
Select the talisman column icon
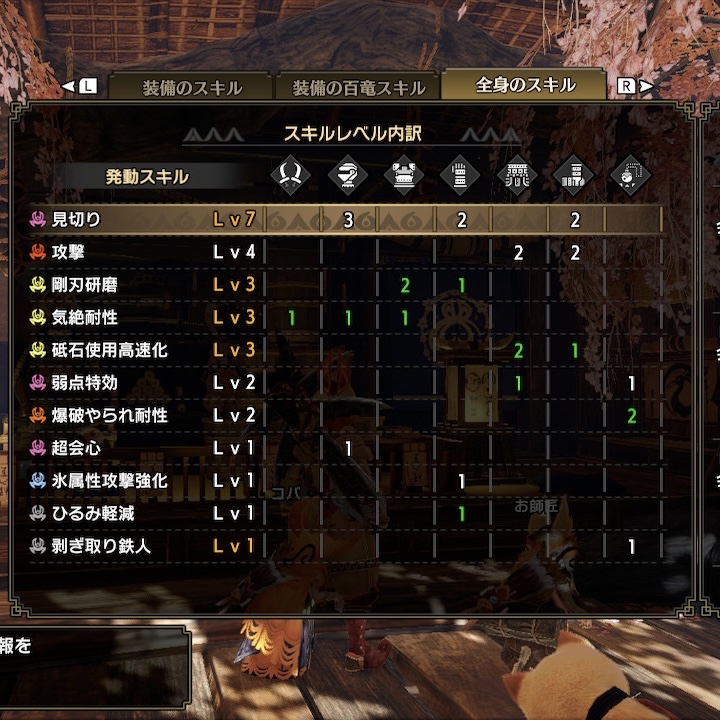click(631, 176)
